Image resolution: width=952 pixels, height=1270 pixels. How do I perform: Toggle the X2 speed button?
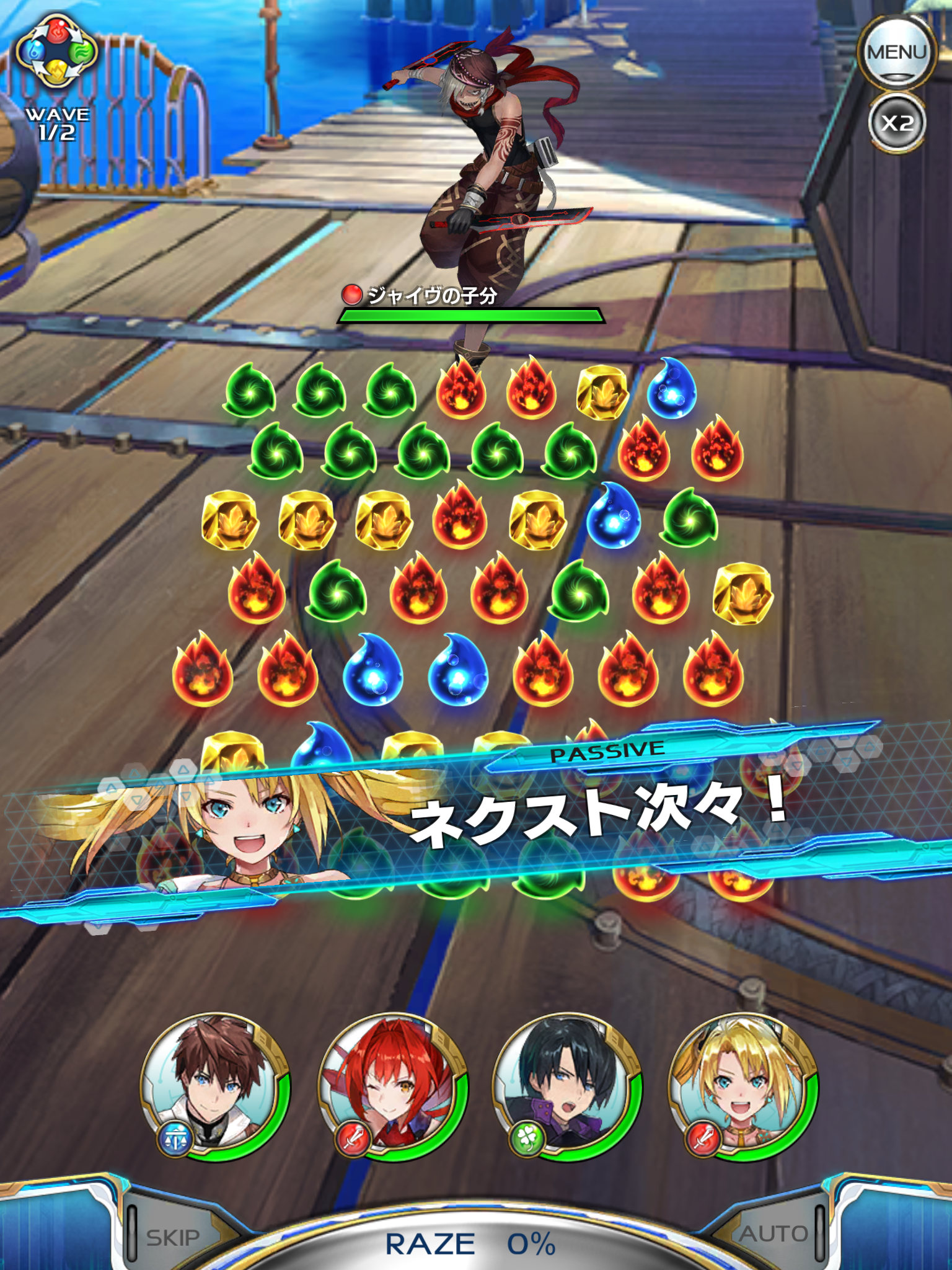[x=896, y=123]
